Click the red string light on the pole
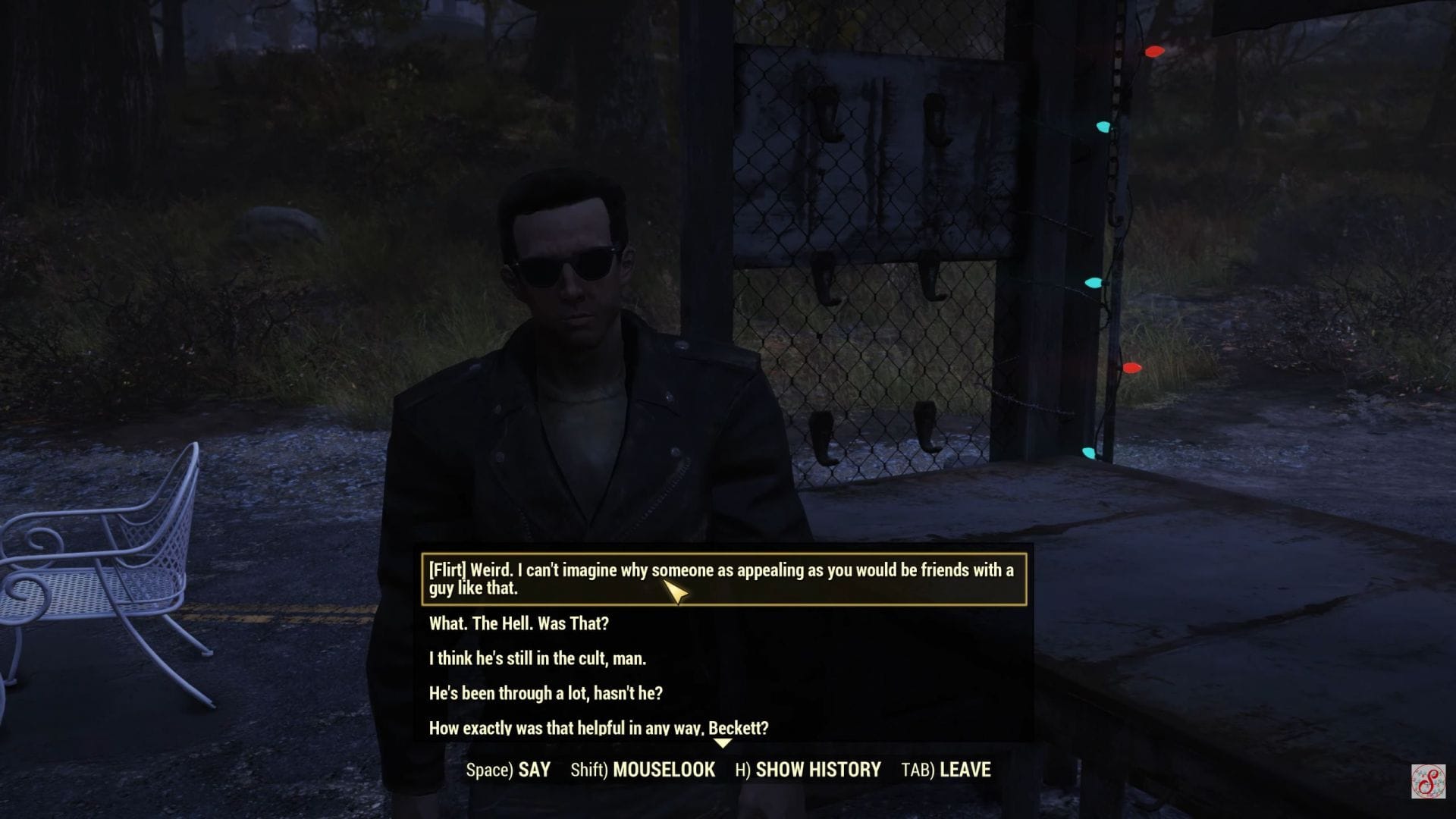This screenshot has height=819, width=1456. pyautogui.click(x=1154, y=52)
